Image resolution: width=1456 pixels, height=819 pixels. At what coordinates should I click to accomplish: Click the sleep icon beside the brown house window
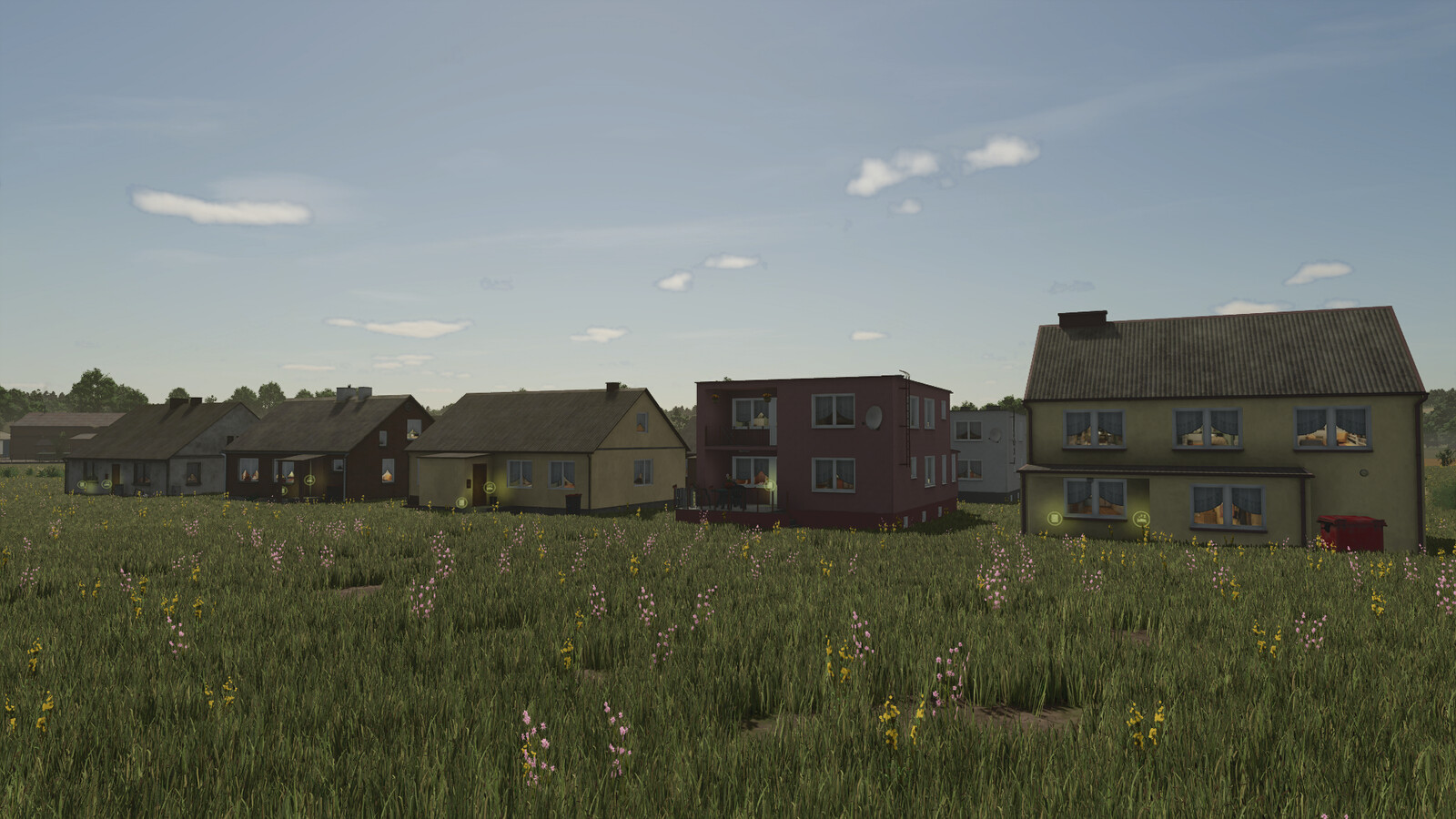(311, 478)
